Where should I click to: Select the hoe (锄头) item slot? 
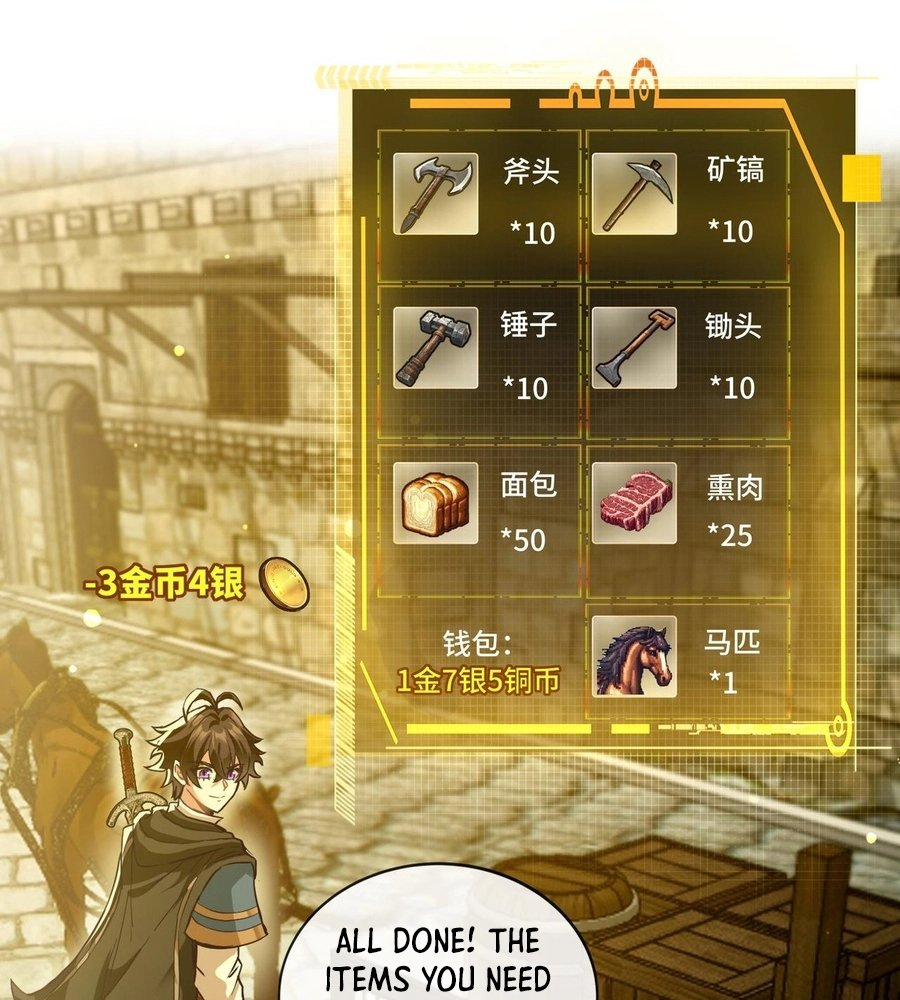pos(687,360)
